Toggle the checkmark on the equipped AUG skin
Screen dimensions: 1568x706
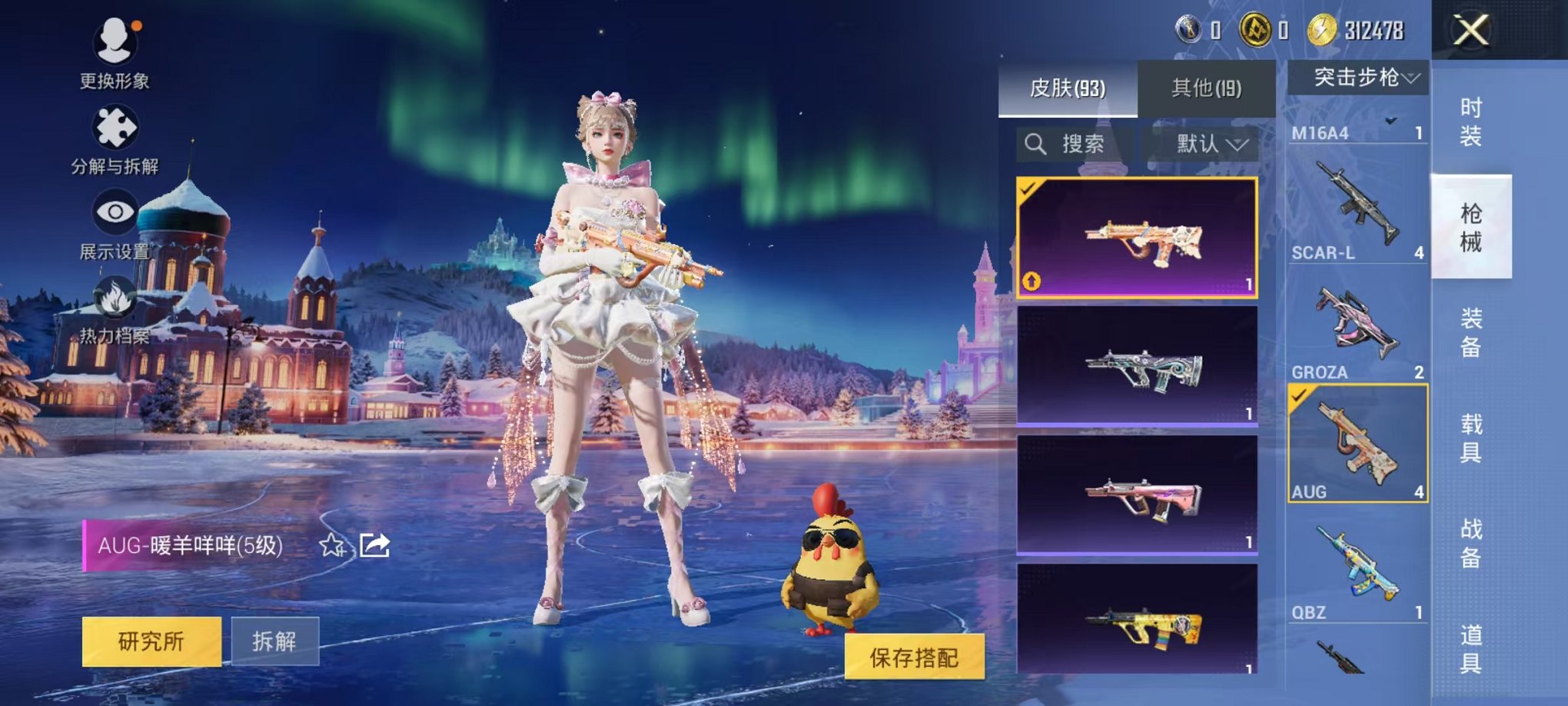click(1028, 188)
